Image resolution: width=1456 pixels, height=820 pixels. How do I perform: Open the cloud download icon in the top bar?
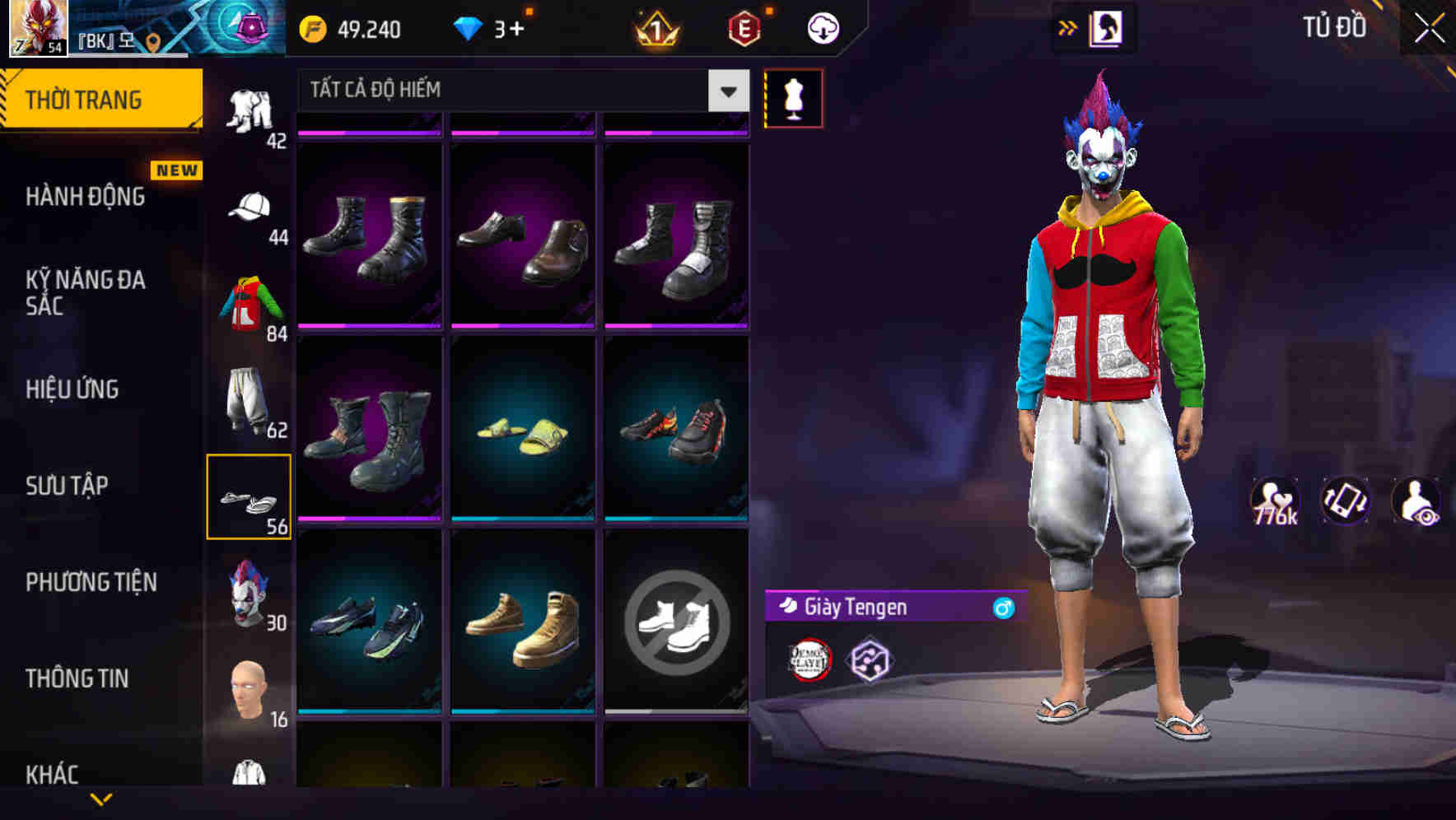[x=823, y=27]
